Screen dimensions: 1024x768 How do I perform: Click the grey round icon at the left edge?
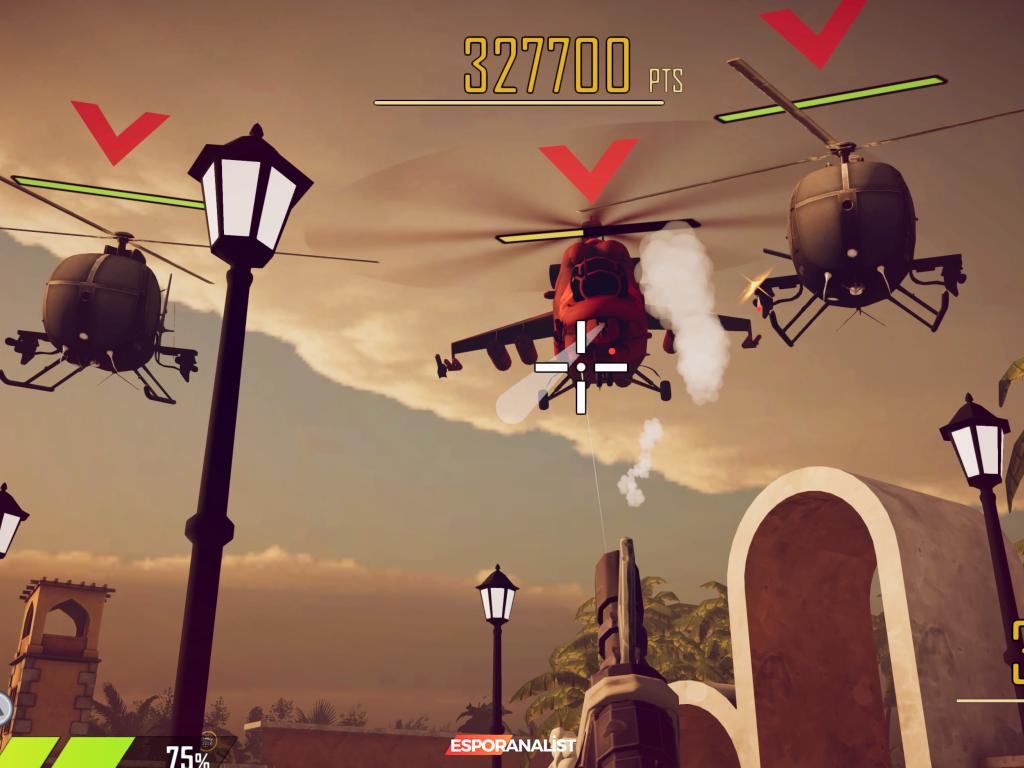coord(4,709)
